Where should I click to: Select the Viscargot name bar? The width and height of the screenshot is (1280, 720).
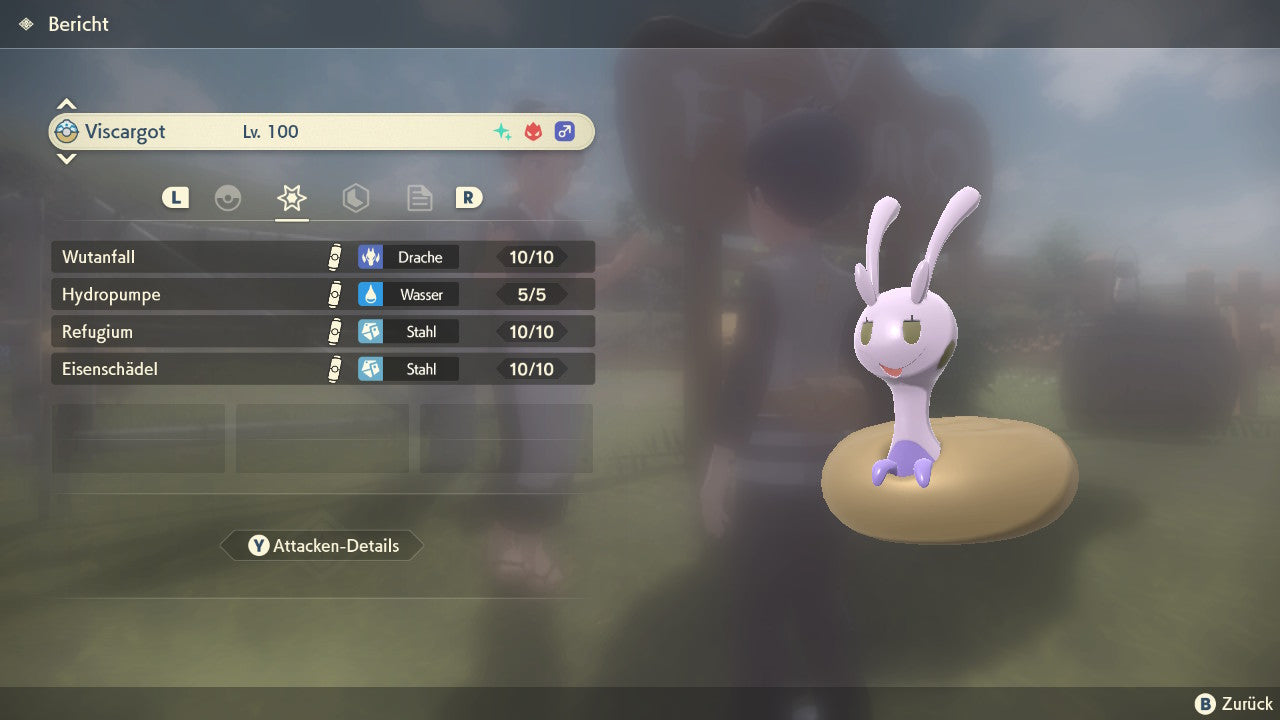[322, 131]
